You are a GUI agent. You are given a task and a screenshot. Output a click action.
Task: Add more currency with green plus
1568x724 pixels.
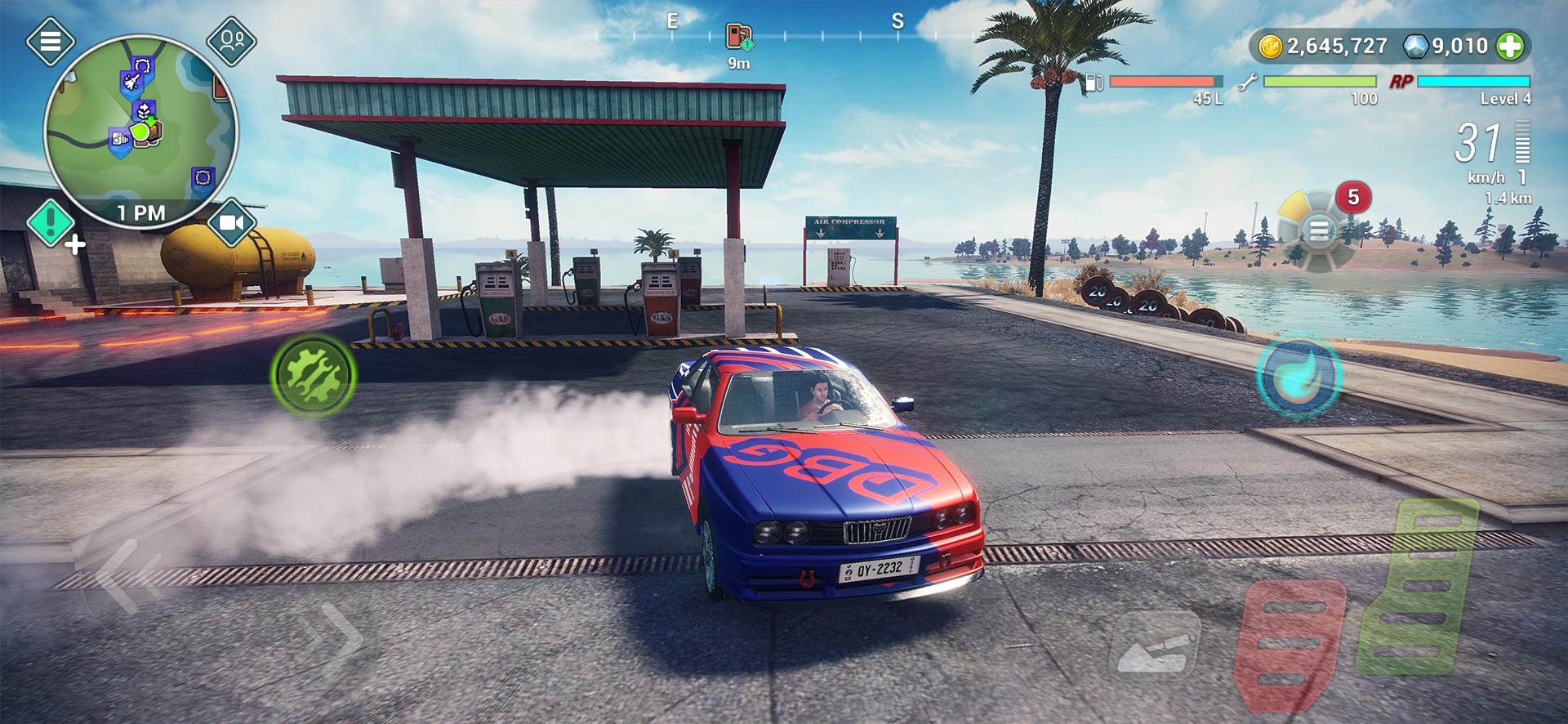point(1510,47)
